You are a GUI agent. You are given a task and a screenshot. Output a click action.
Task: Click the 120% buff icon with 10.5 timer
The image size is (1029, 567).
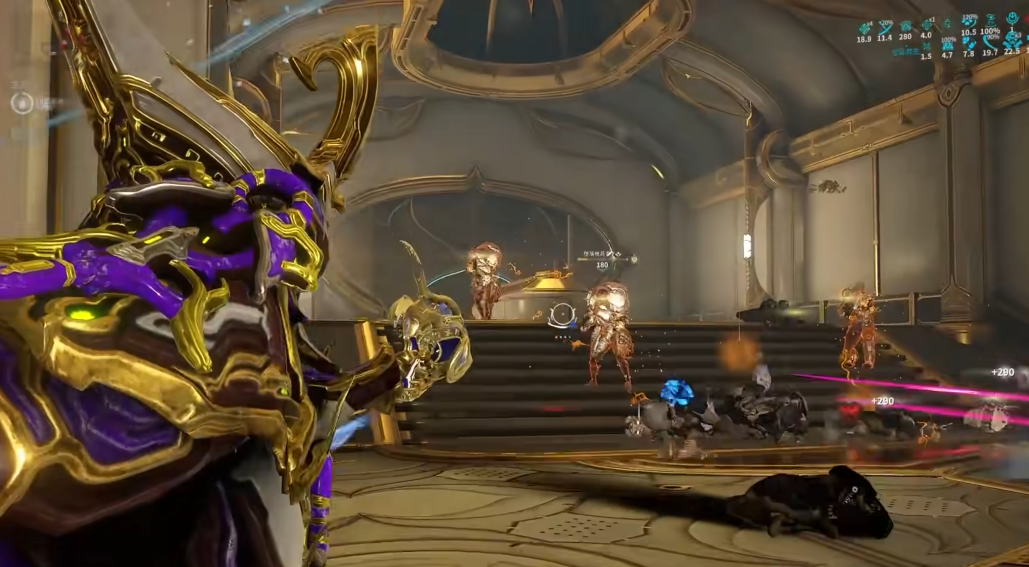tap(968, 22)
